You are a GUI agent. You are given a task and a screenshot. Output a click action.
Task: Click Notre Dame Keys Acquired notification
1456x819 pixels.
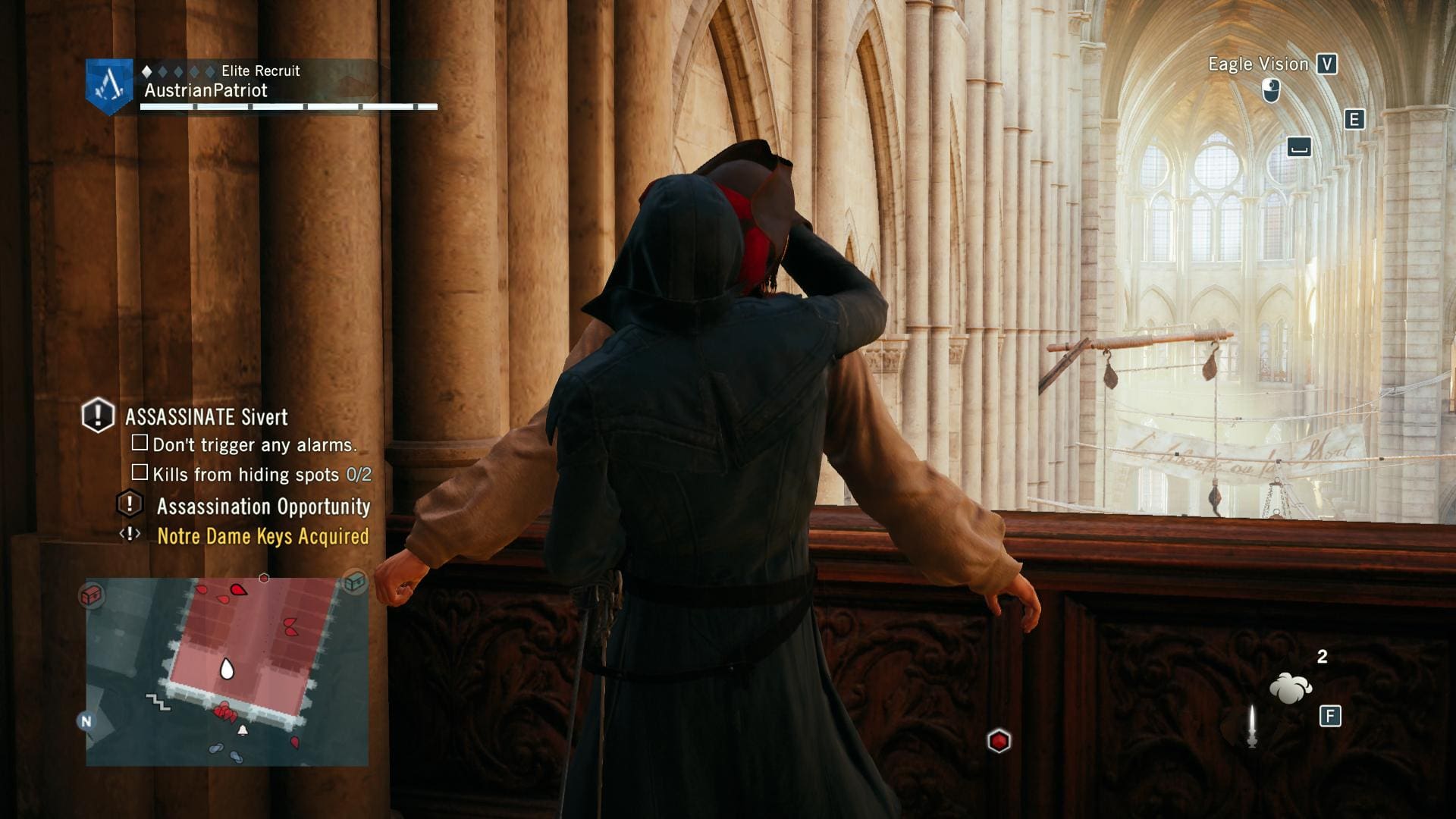coord(262,536)
